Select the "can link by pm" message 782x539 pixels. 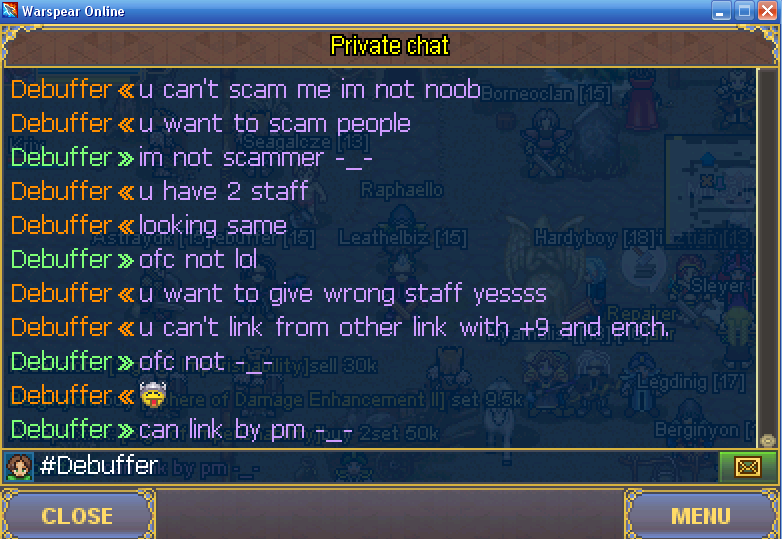[245, 430]
